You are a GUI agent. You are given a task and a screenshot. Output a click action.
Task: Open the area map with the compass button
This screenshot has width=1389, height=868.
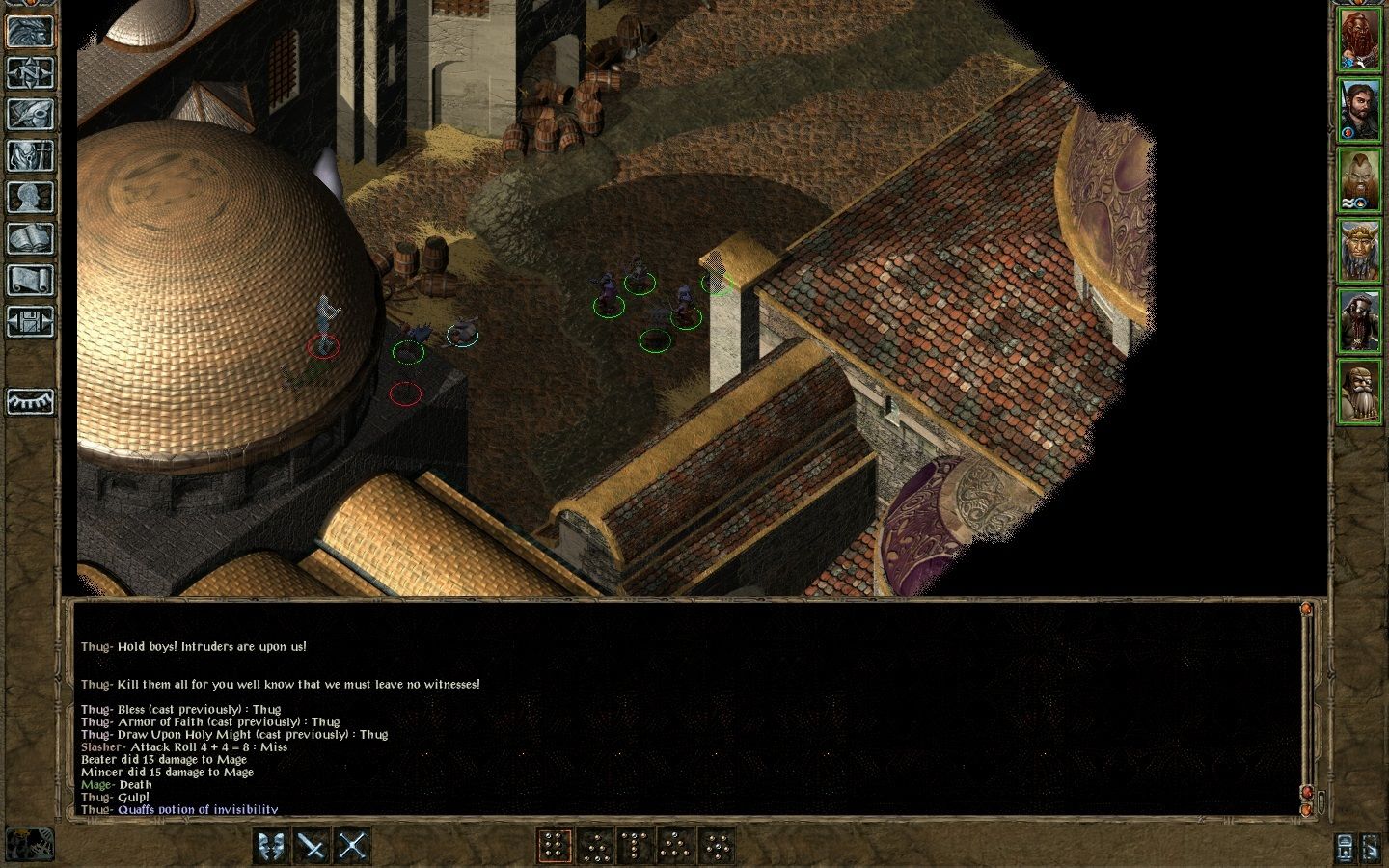pyautogui.click(x=30, y=72)
